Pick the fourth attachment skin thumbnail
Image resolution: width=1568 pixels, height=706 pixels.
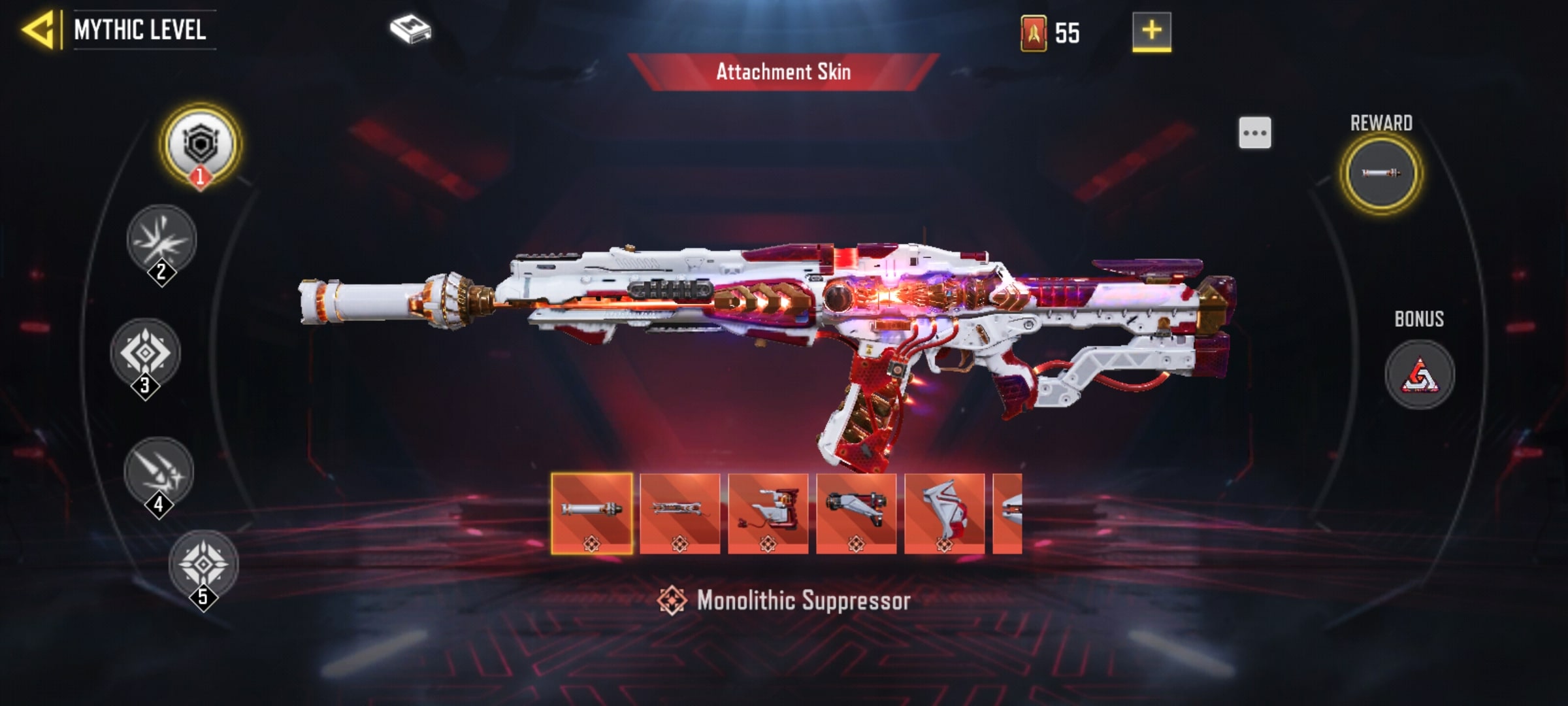click(857, 514)
